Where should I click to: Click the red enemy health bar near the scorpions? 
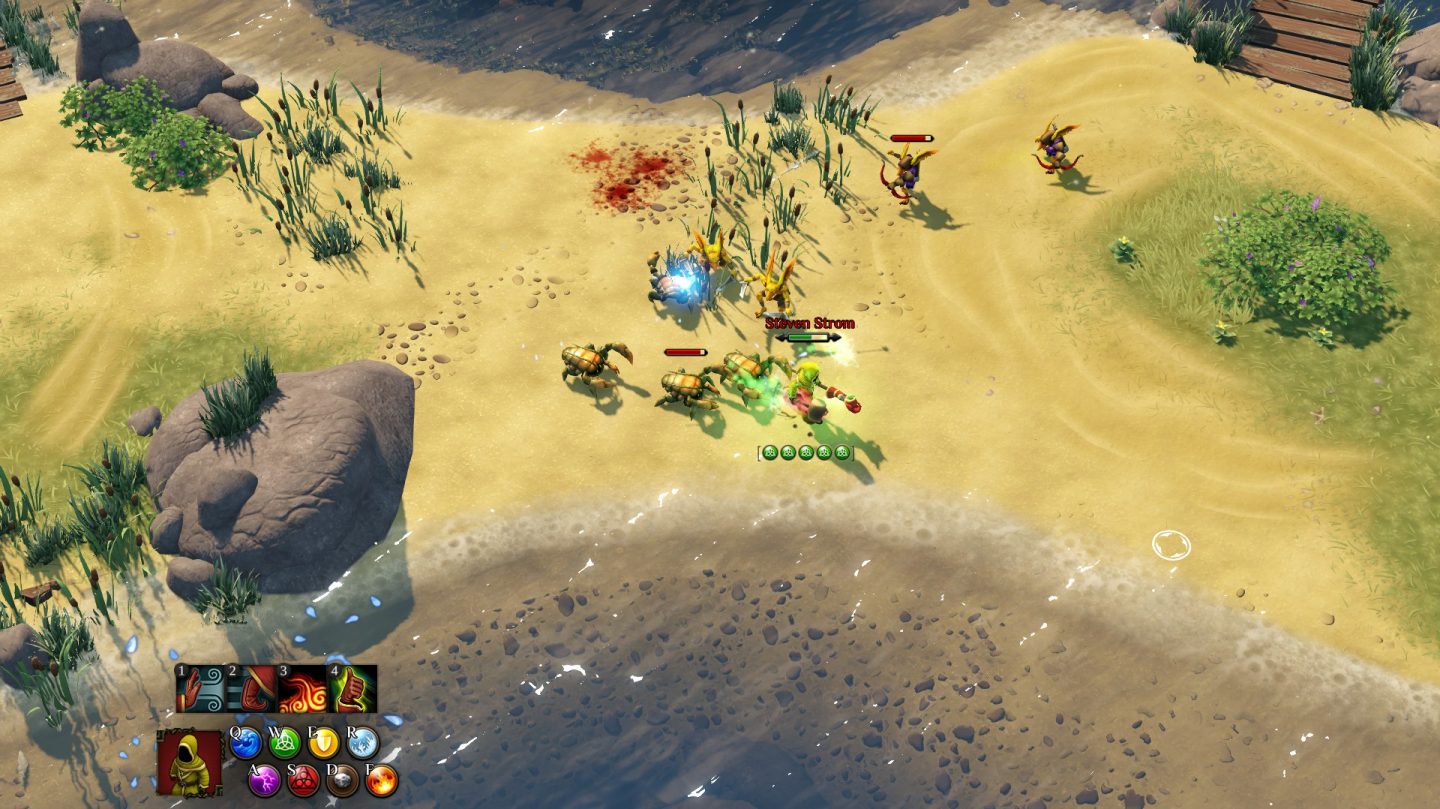[683, 351]
